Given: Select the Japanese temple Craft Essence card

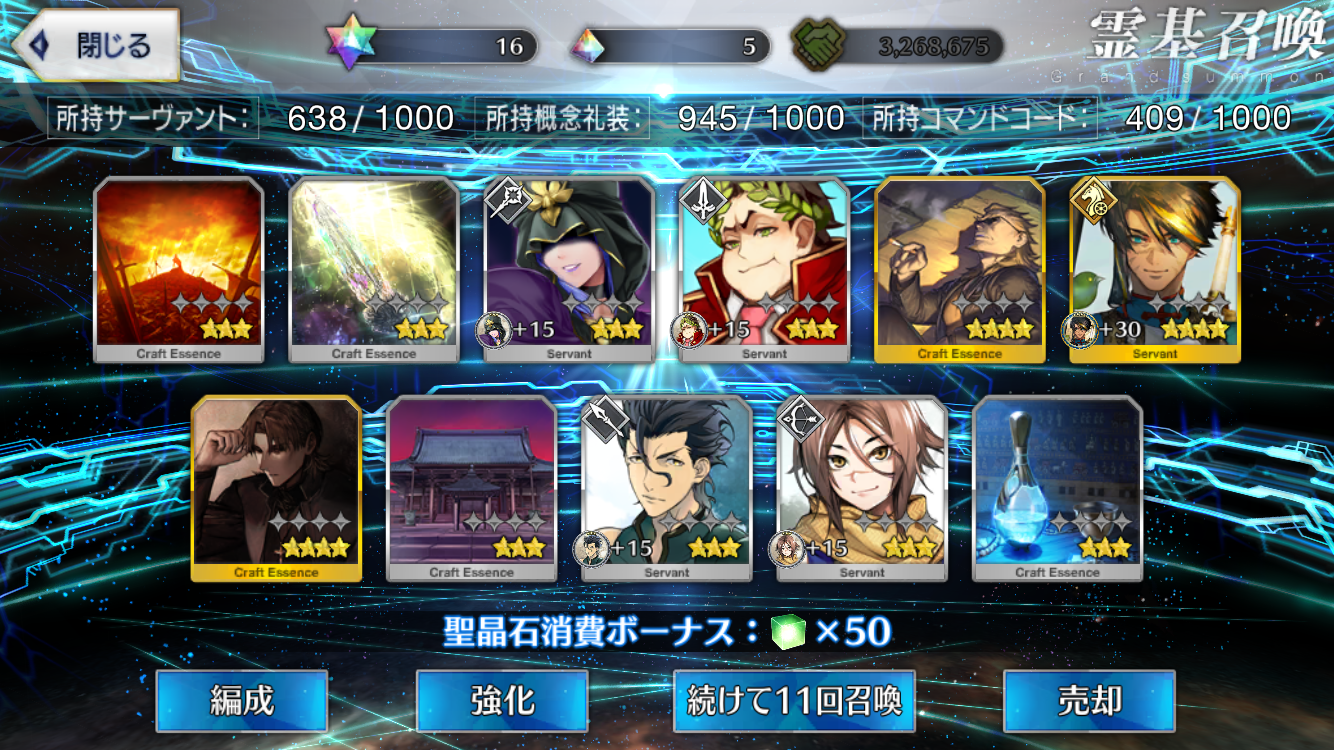Looking at the screenshot, I should [x=472, y=488].
